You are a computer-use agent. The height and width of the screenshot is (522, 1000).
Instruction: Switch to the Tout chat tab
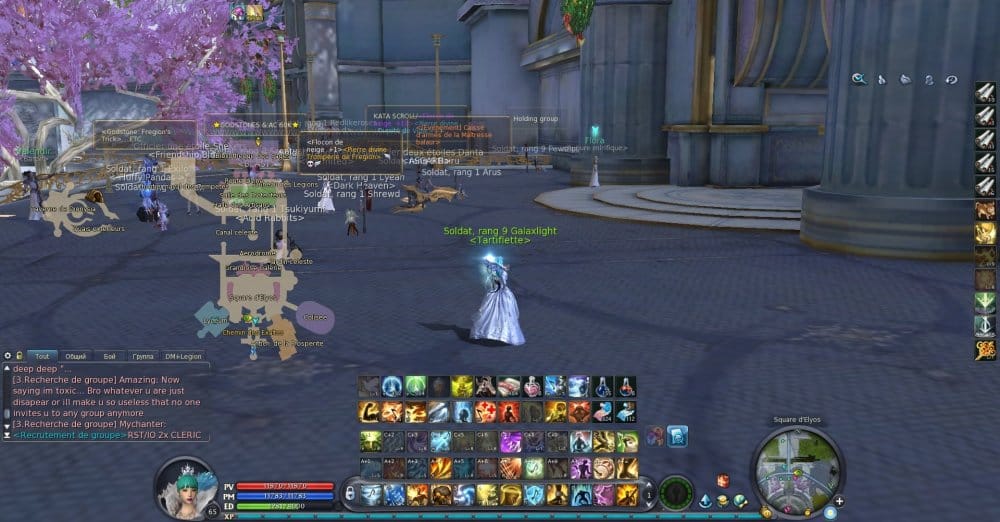point(41,356)
